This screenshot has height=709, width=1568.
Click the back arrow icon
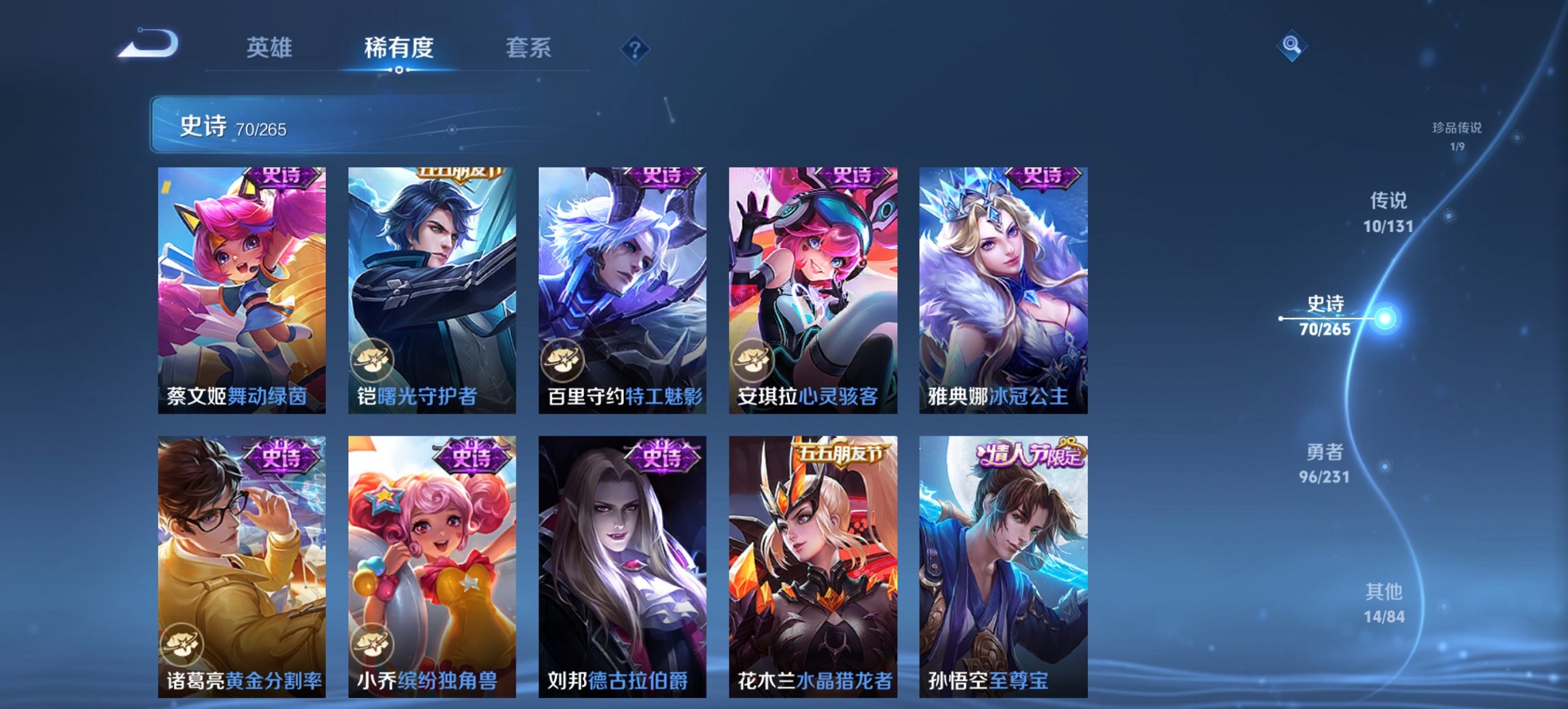click(148, 44)
